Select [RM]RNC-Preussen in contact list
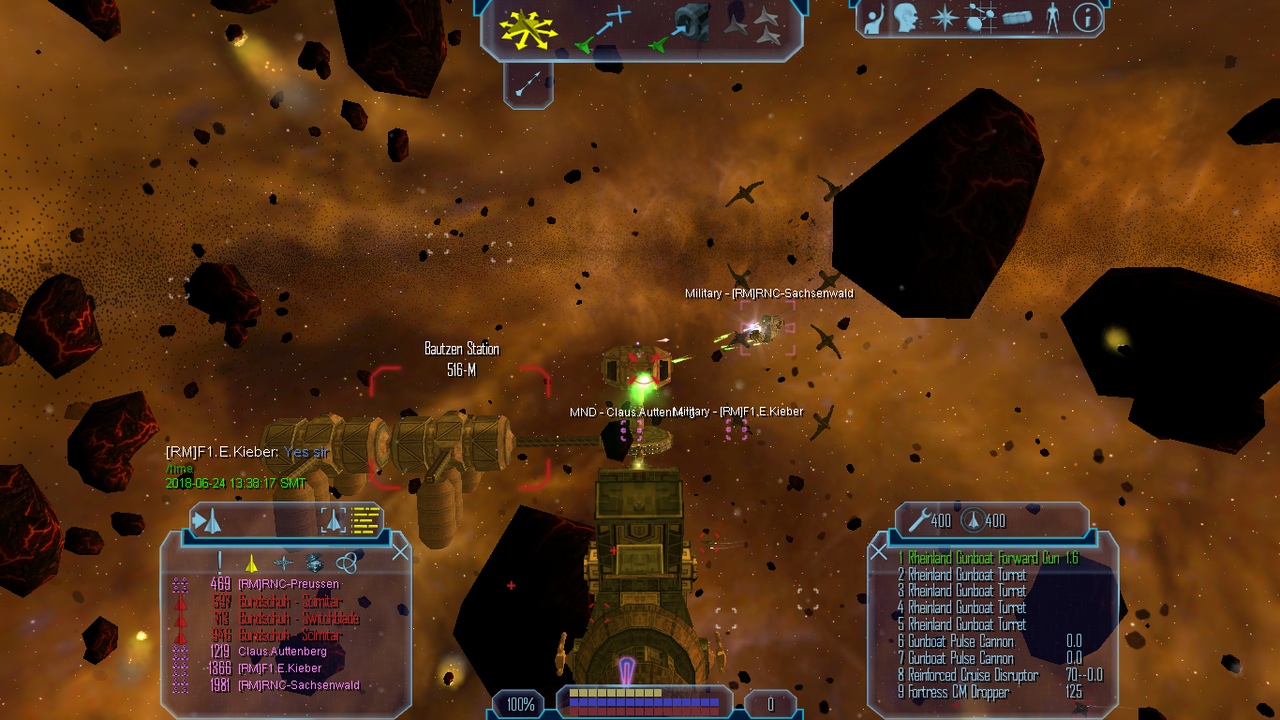 click(x=288, y=584)
